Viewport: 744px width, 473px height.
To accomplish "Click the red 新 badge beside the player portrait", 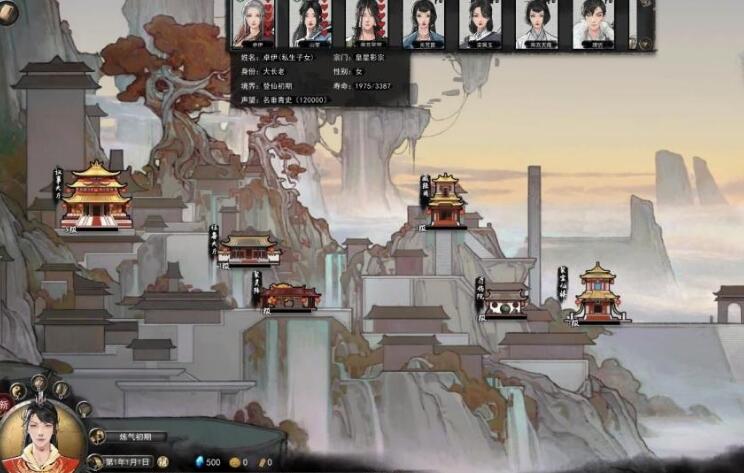I will [x=5, y=402].
